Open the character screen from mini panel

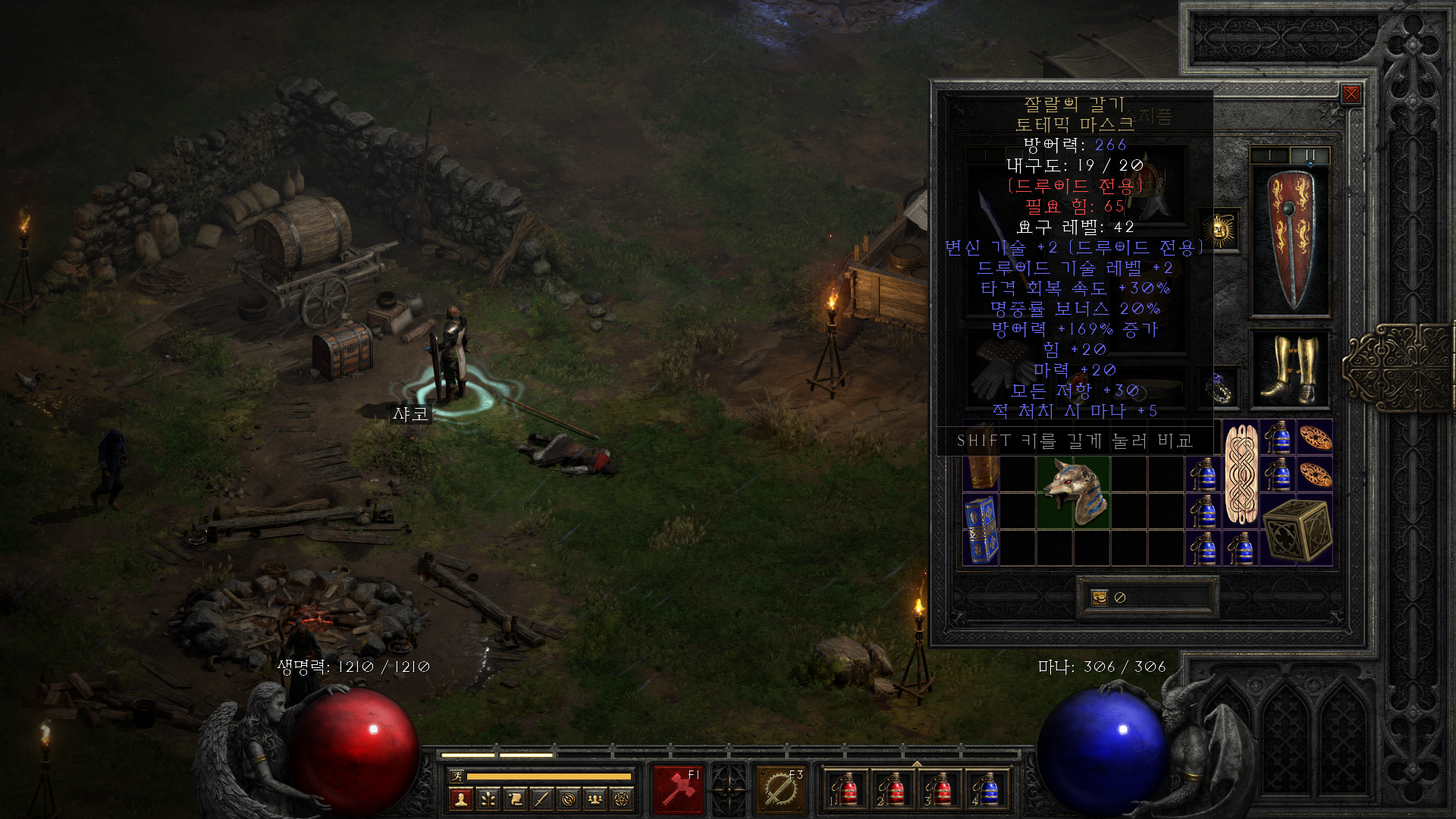click(x=460, y=799)
